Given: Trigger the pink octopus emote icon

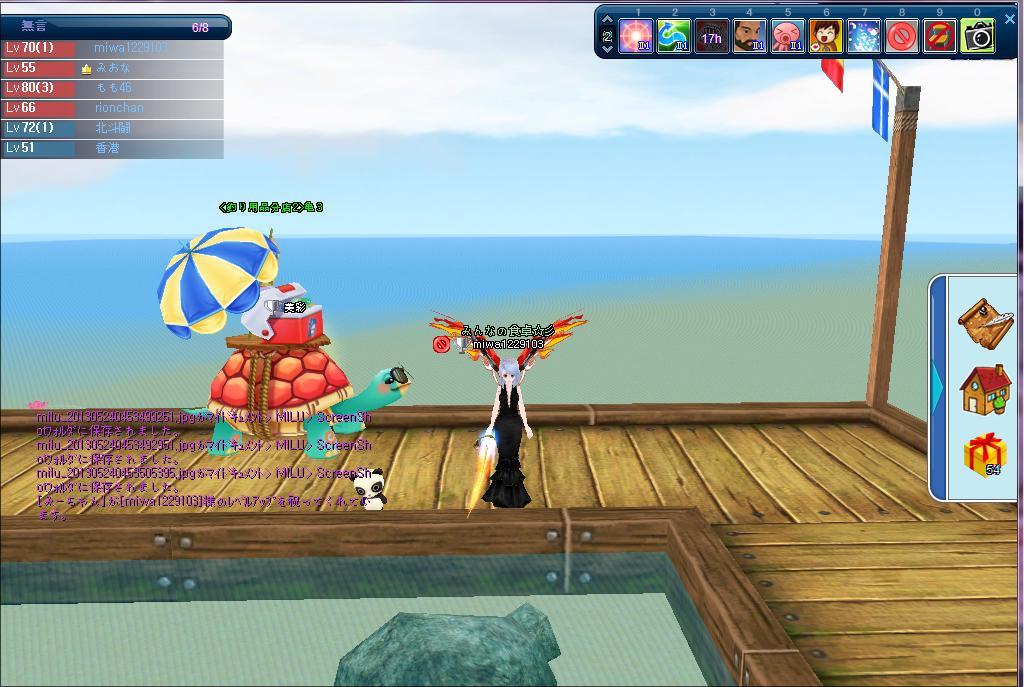Looking at the screenshot, I should click(x=788, y=37).
